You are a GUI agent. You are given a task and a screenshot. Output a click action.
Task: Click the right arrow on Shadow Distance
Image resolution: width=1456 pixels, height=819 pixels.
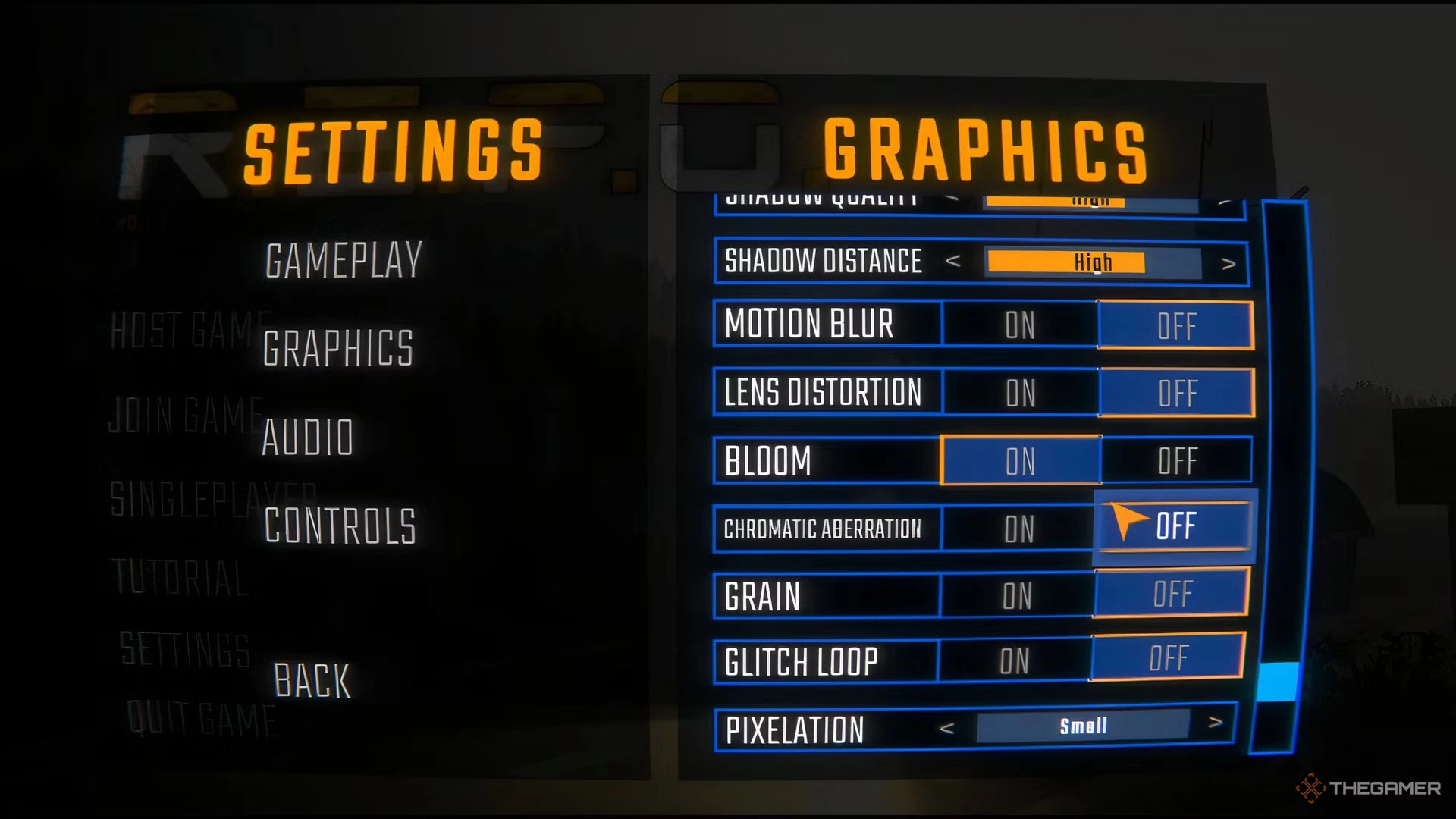pos(1230,262)
